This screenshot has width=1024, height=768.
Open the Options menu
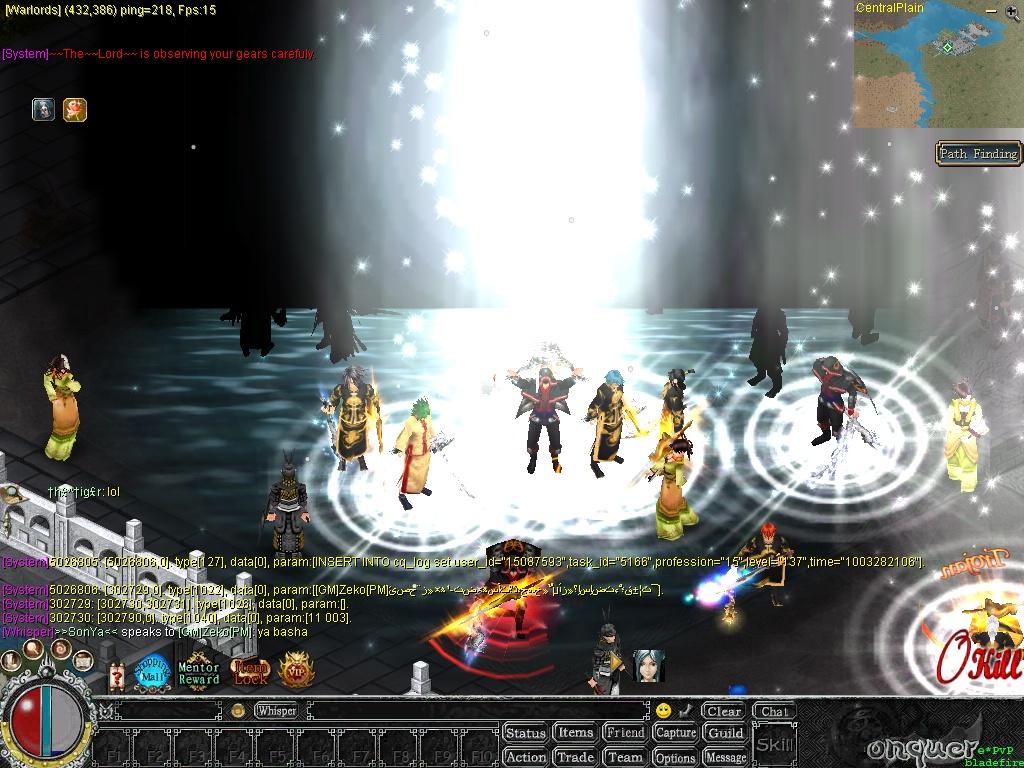(x=675, y=757)
